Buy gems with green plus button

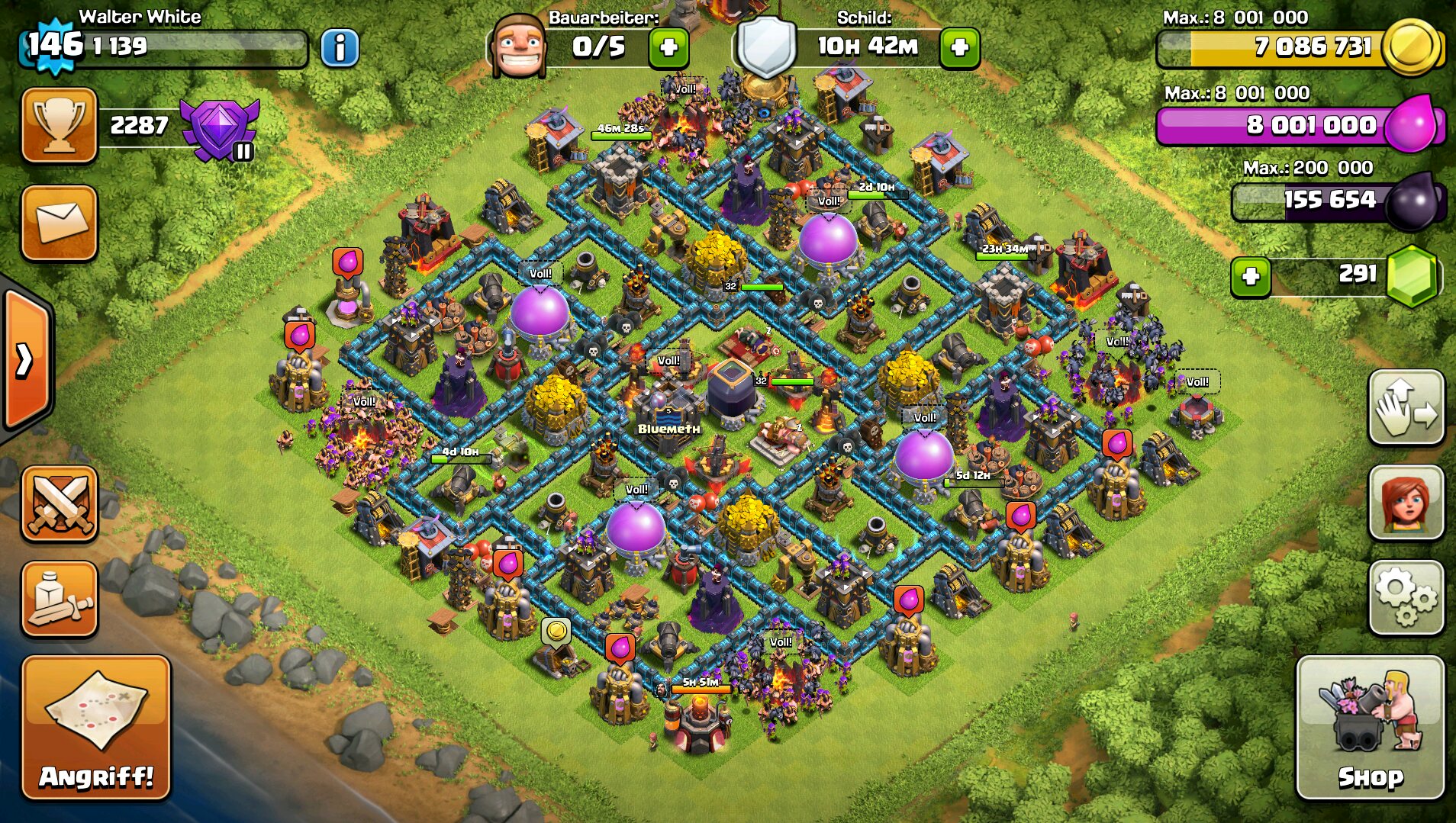click(x=1251, y=276)
